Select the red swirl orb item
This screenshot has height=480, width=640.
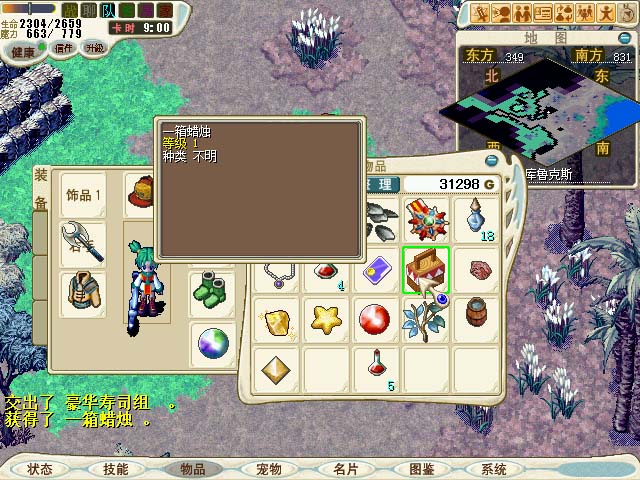pos(375,320)
